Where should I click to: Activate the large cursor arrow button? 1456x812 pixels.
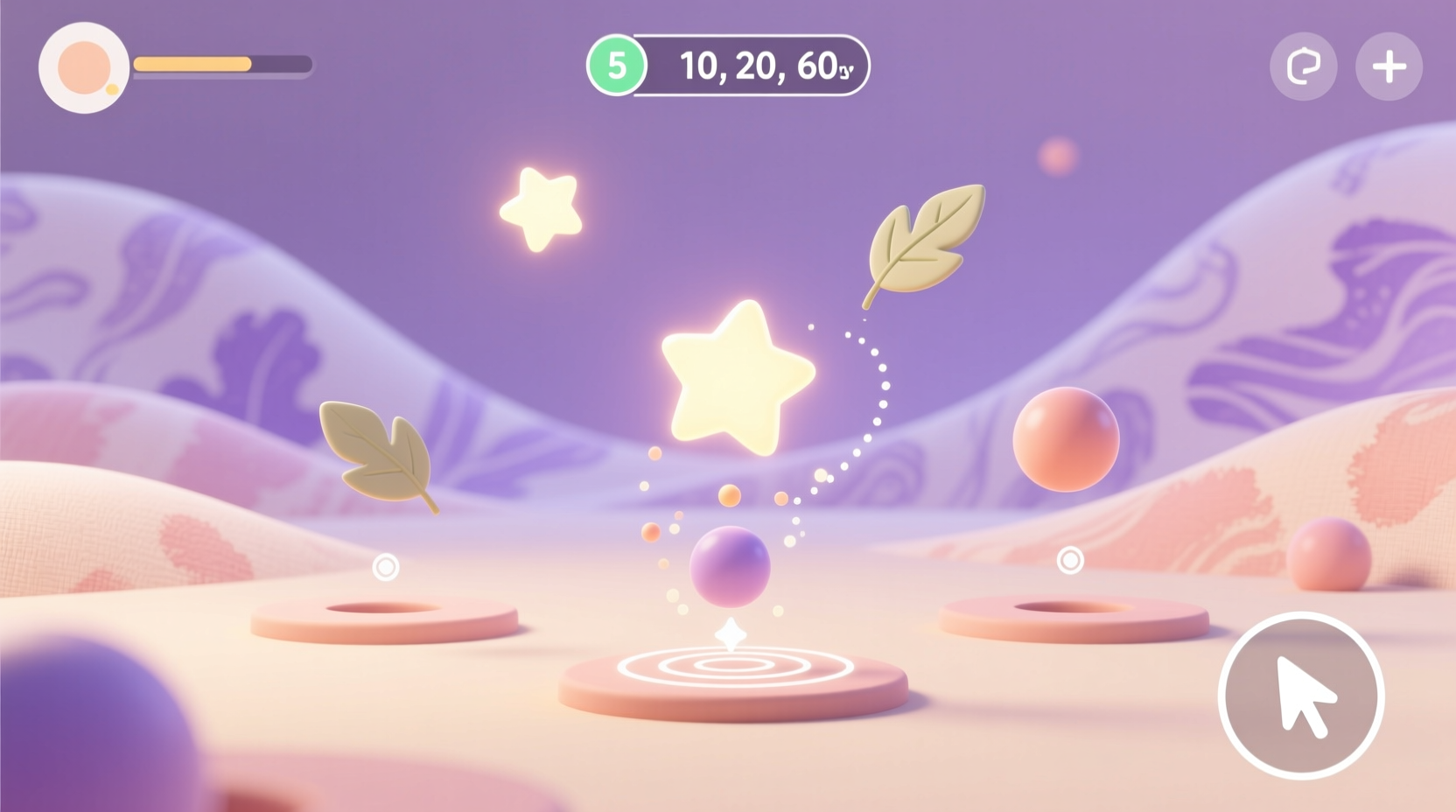pos(1300,695)
